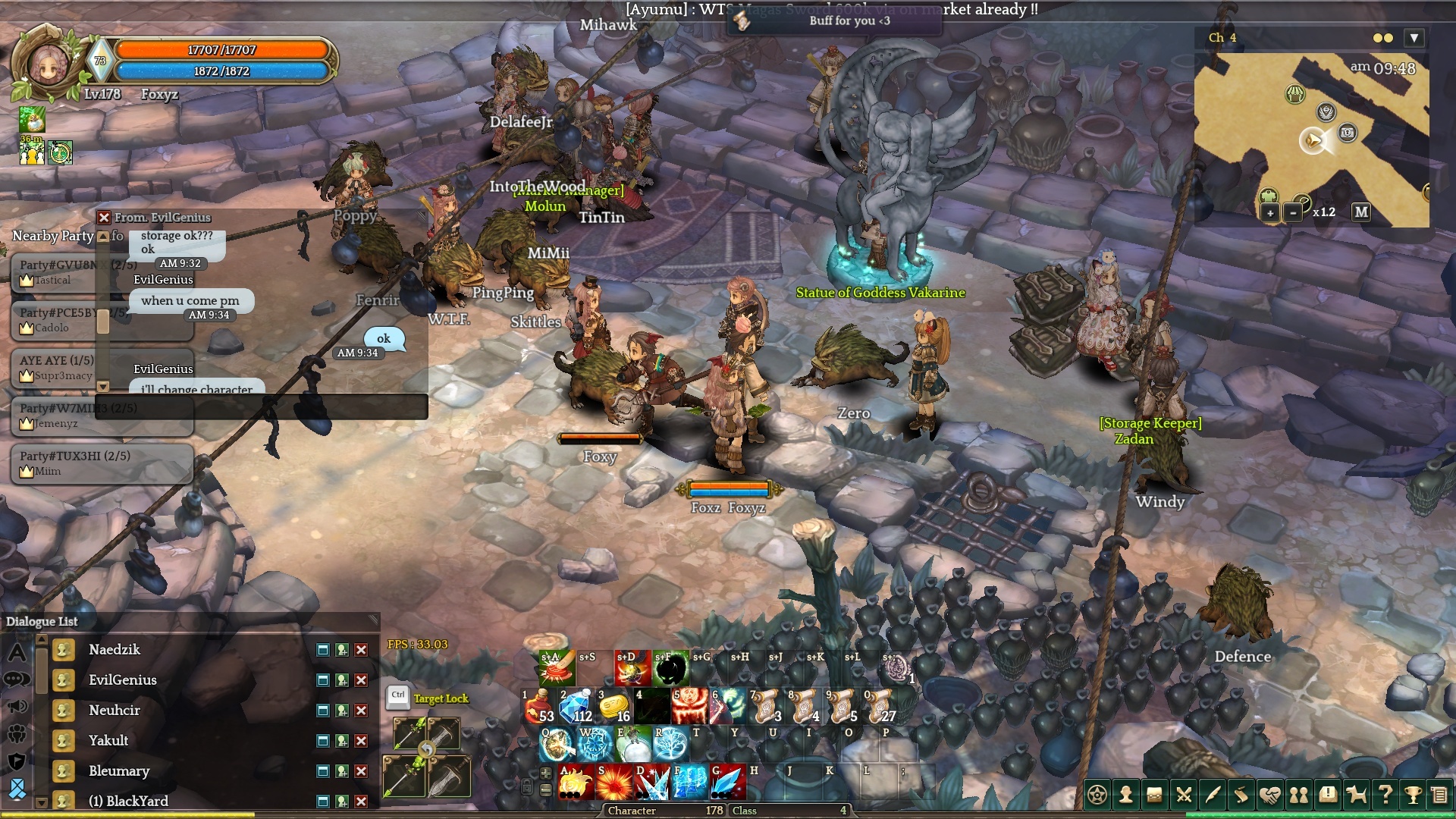The width and height of the screenshot is (1456, 819).
Task: Open the inventory bag menu icon
Action: pos(1154,795)
